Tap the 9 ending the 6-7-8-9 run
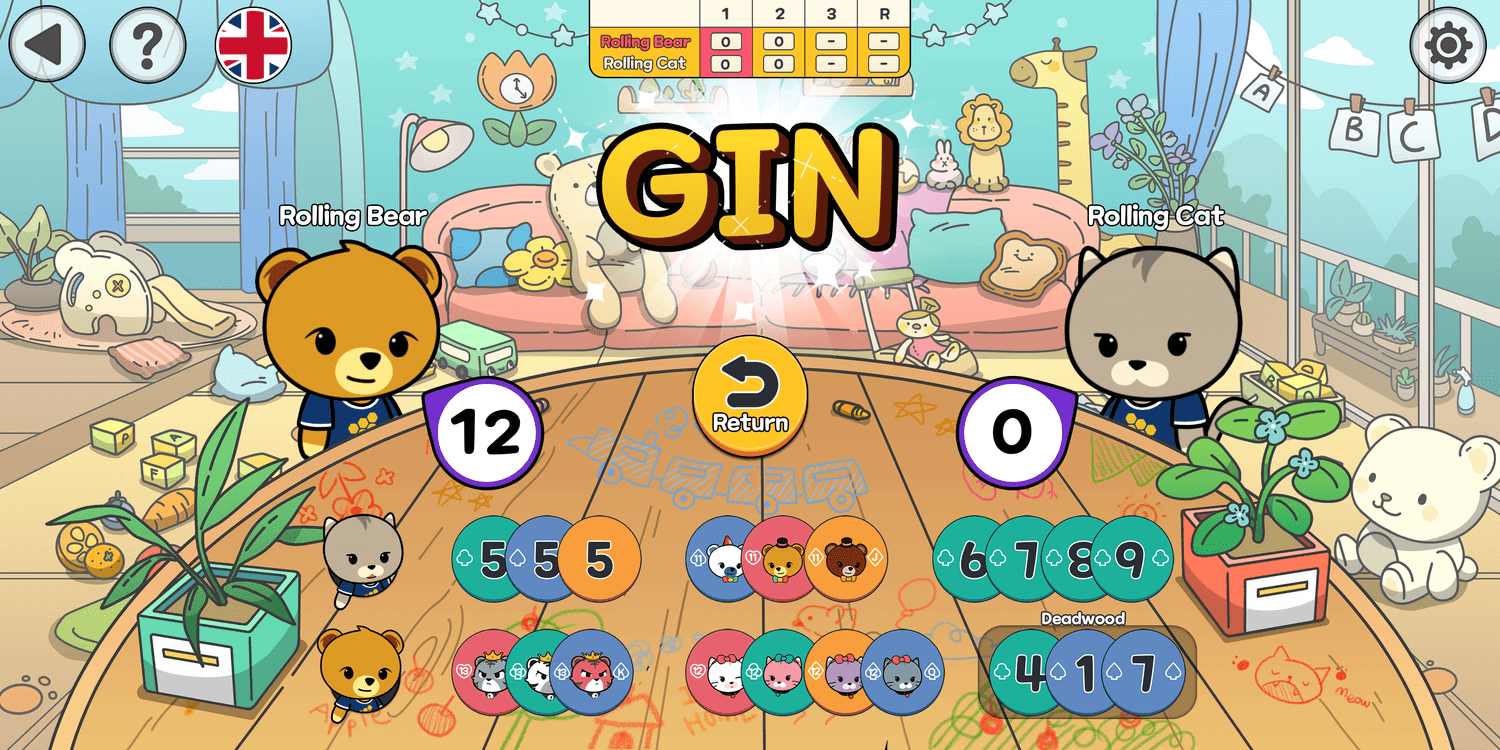 click(1130, 560)
